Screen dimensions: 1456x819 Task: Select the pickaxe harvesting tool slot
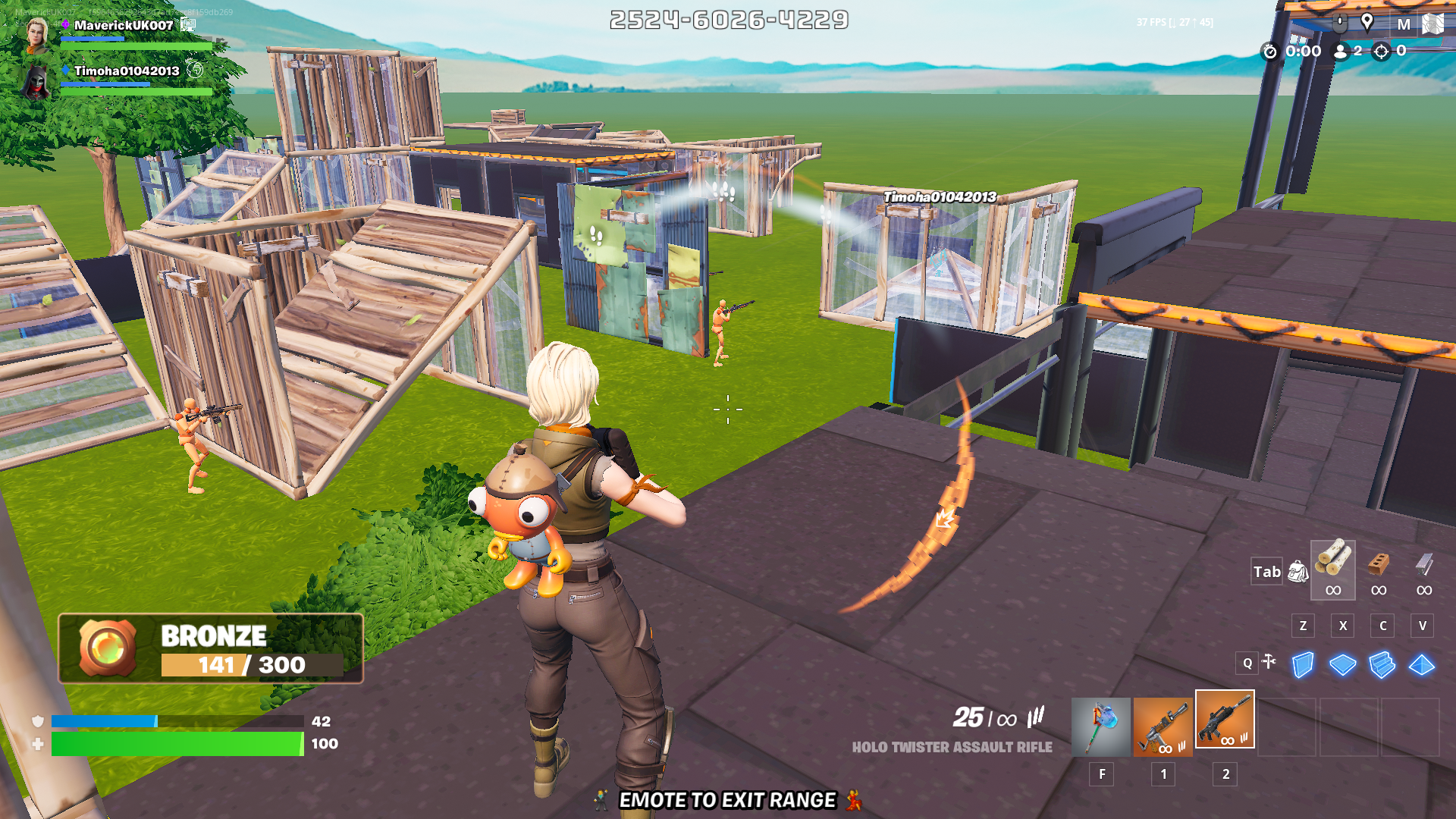click(x=1100, y=727)
